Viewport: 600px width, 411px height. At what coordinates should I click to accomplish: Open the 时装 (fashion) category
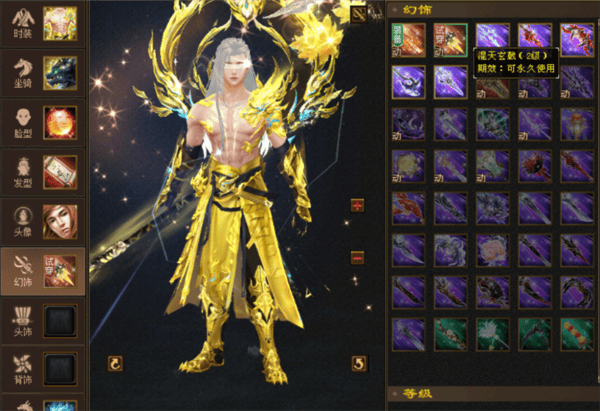21,21
